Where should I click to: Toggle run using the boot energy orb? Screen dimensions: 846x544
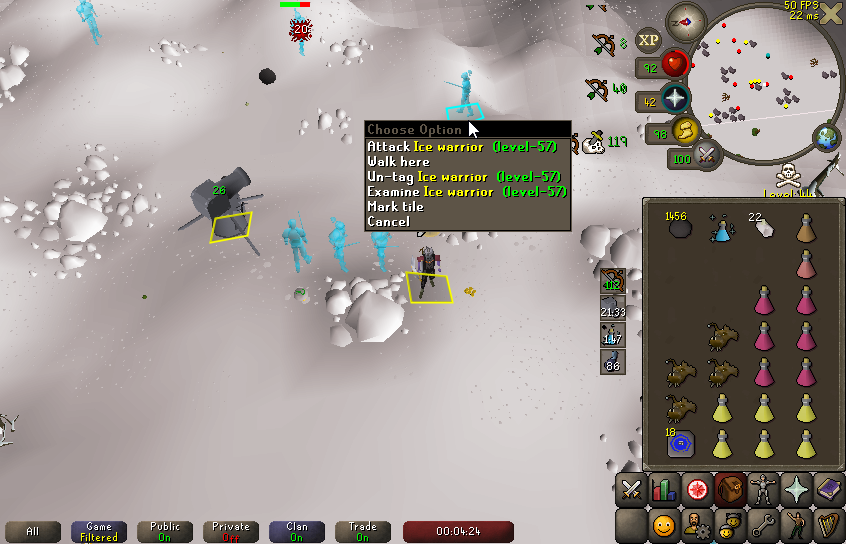686,131
